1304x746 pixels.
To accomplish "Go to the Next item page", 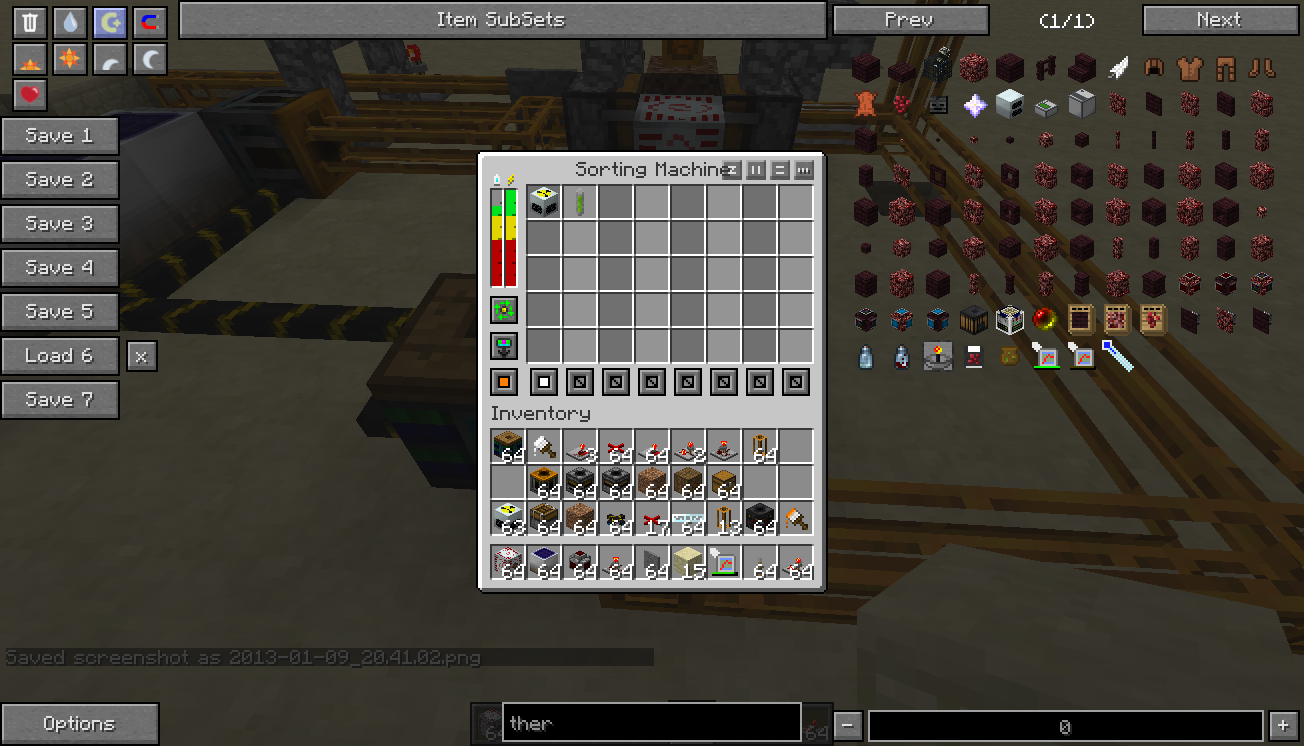I will tap(1219, 20).
